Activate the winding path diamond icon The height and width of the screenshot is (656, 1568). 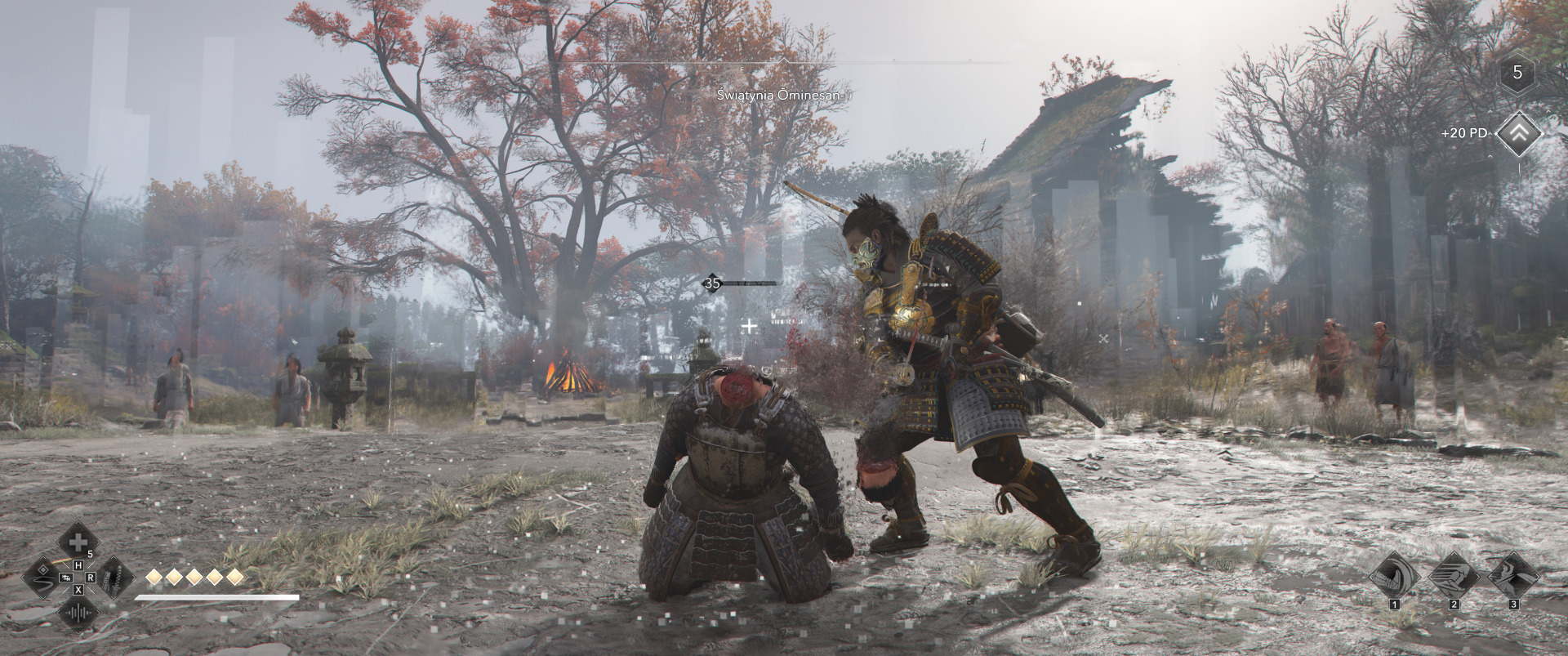click(43, 578)
